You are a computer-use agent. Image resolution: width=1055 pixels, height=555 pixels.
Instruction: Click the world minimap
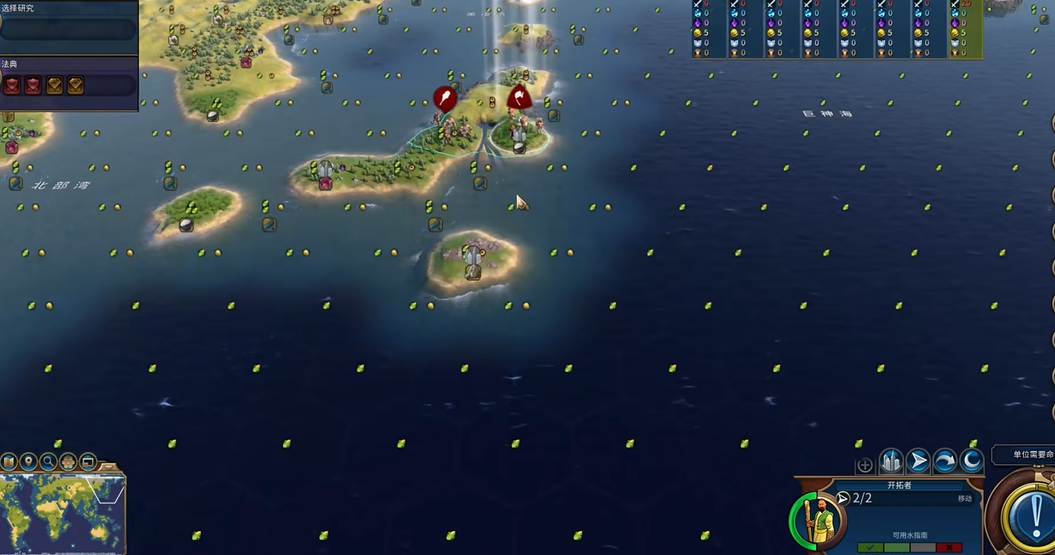click(x=60, y=510)
